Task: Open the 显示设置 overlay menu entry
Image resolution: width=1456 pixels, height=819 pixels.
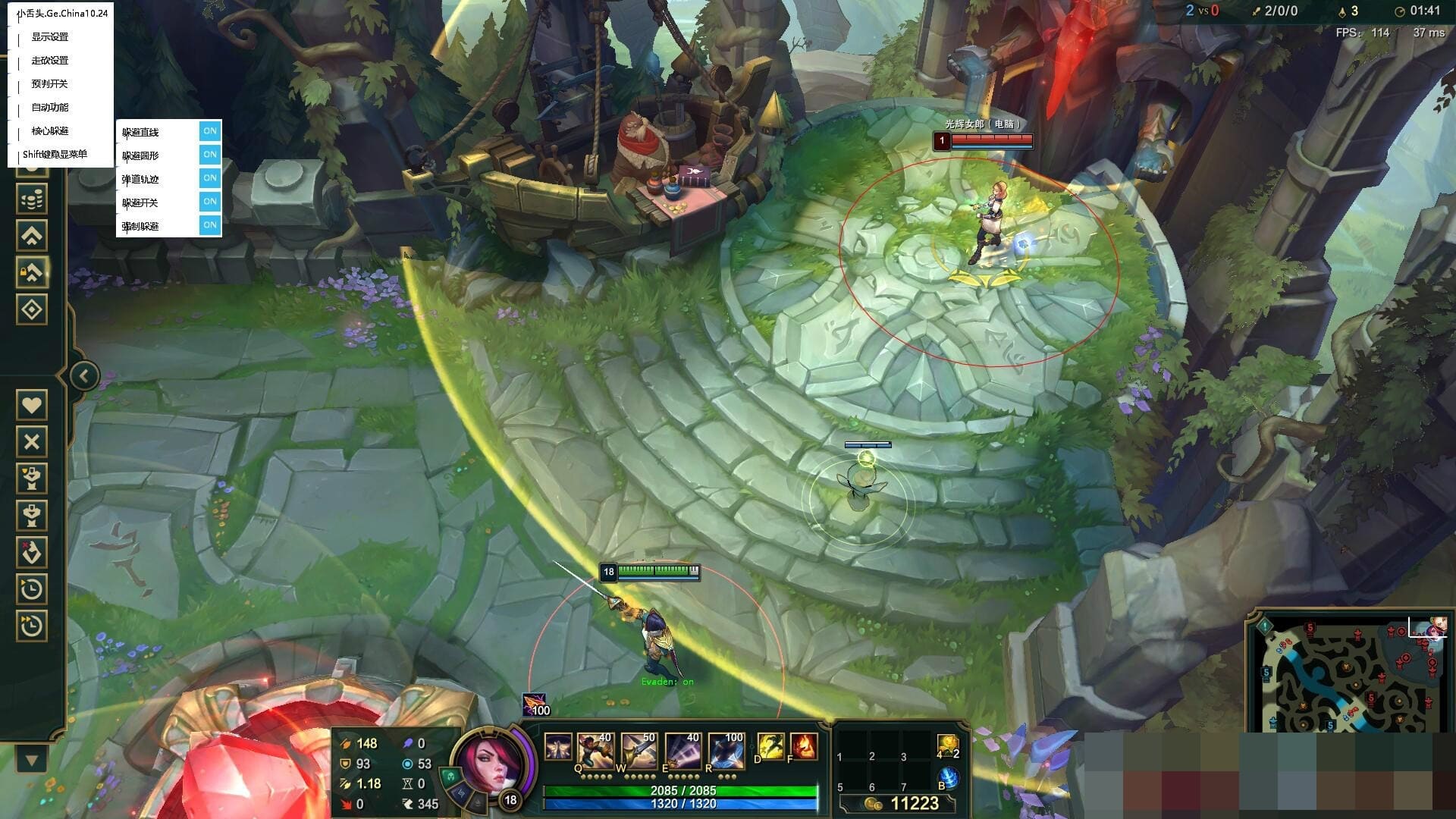Action: pos(50,37)
